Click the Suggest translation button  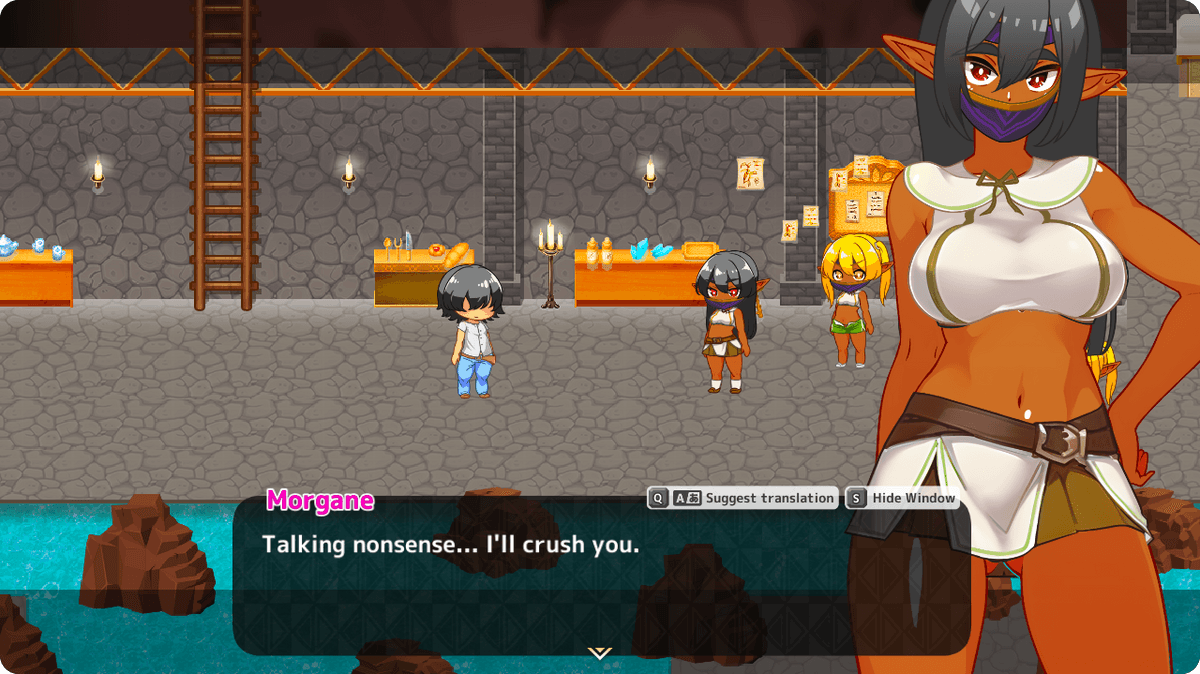pos(742,498)
